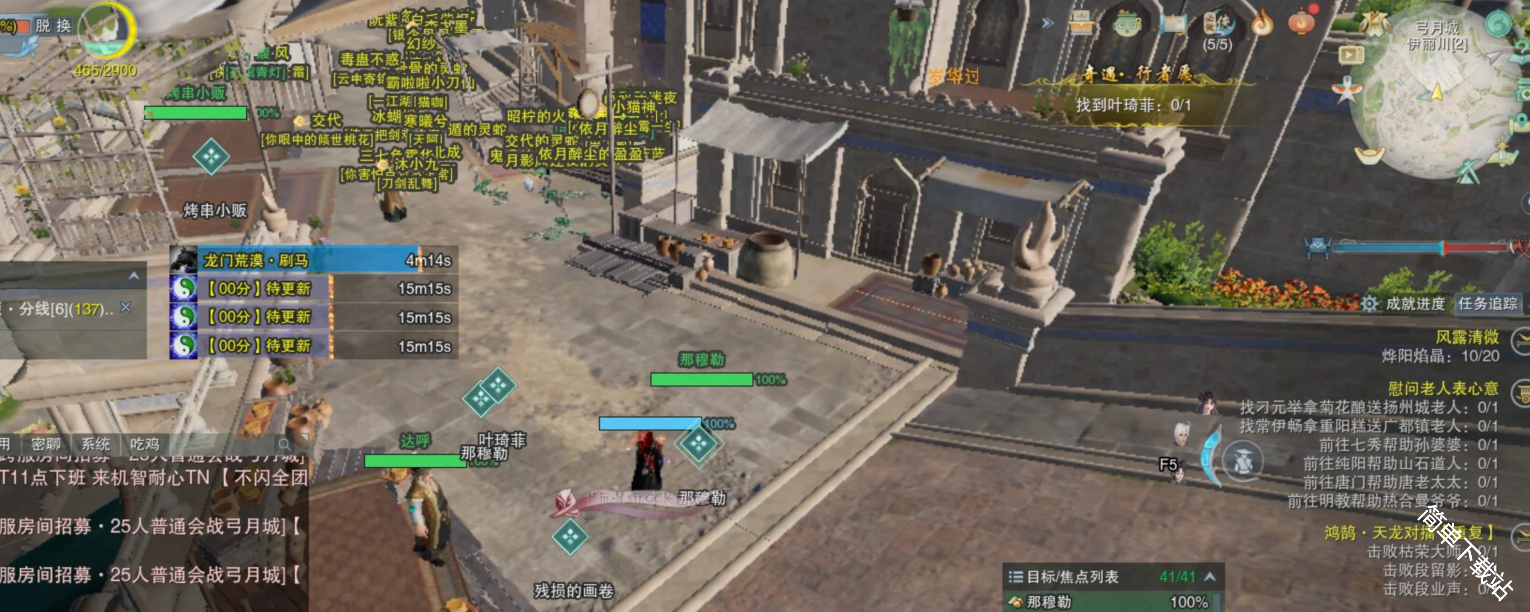Open the 侠 (5/5) daily icon
Screen dimensions: 1530x612
[x=1217, y=25]
